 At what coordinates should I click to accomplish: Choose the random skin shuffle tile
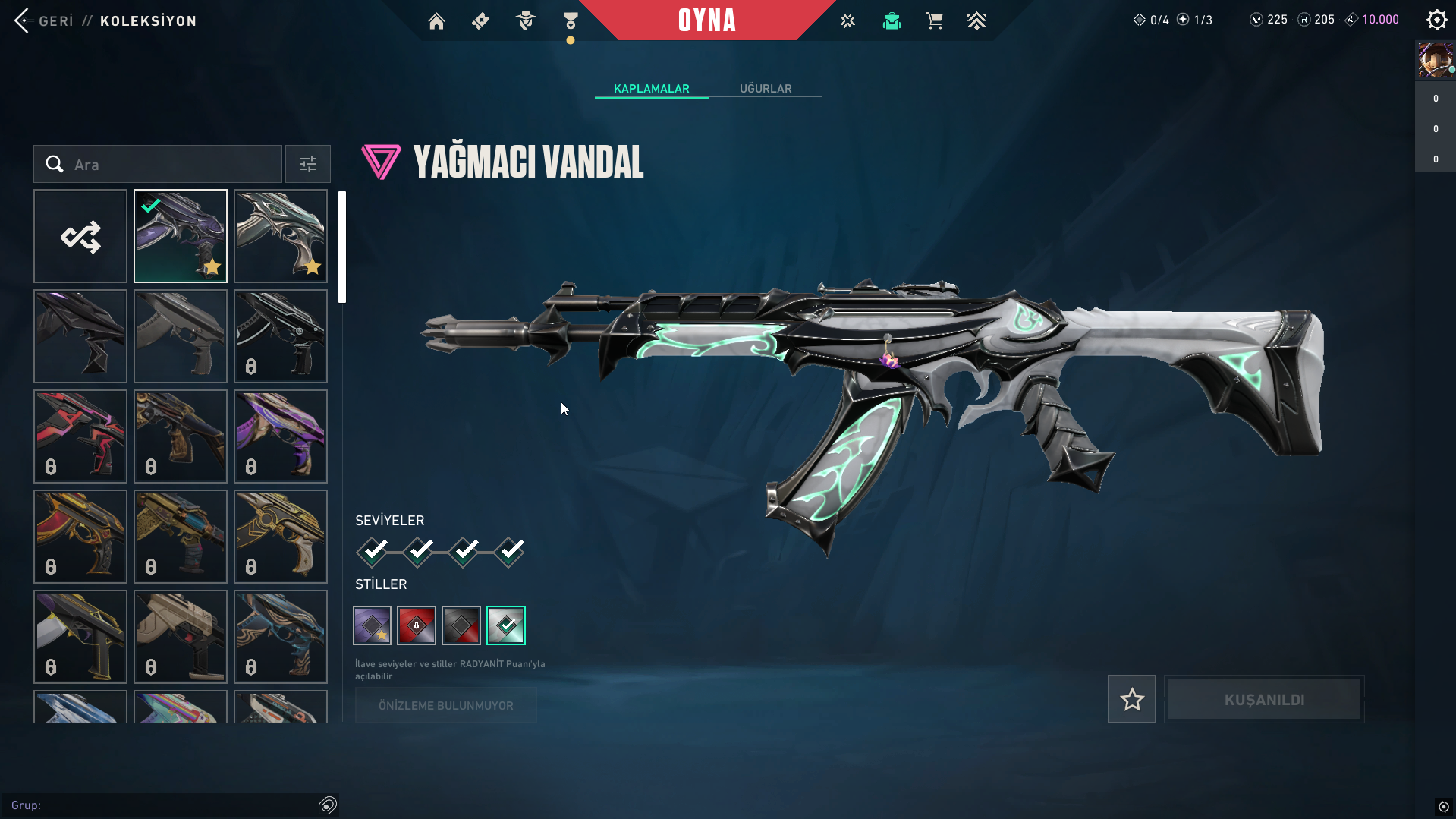[x=80, y=236]
